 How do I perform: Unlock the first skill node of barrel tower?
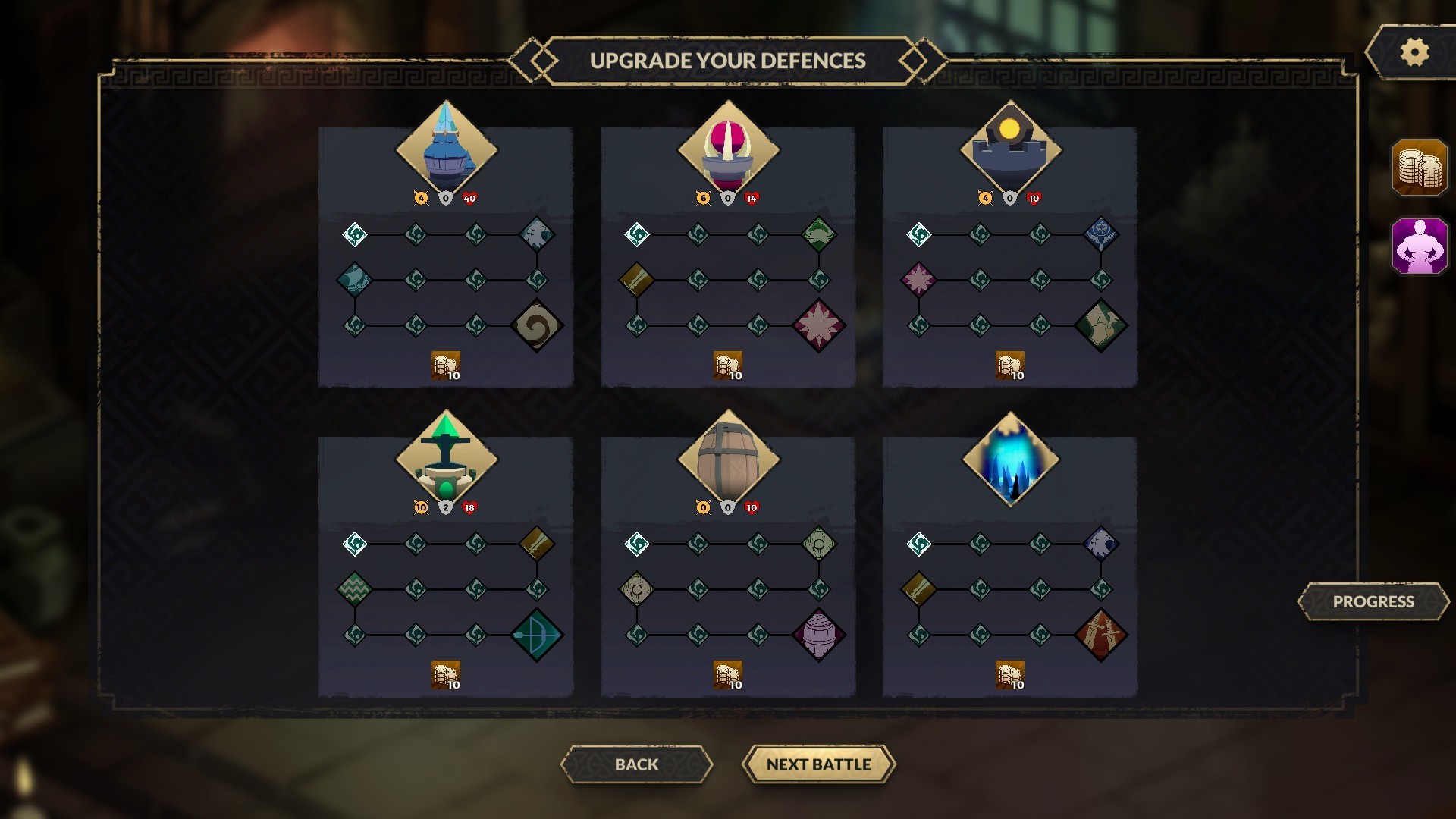637,544
